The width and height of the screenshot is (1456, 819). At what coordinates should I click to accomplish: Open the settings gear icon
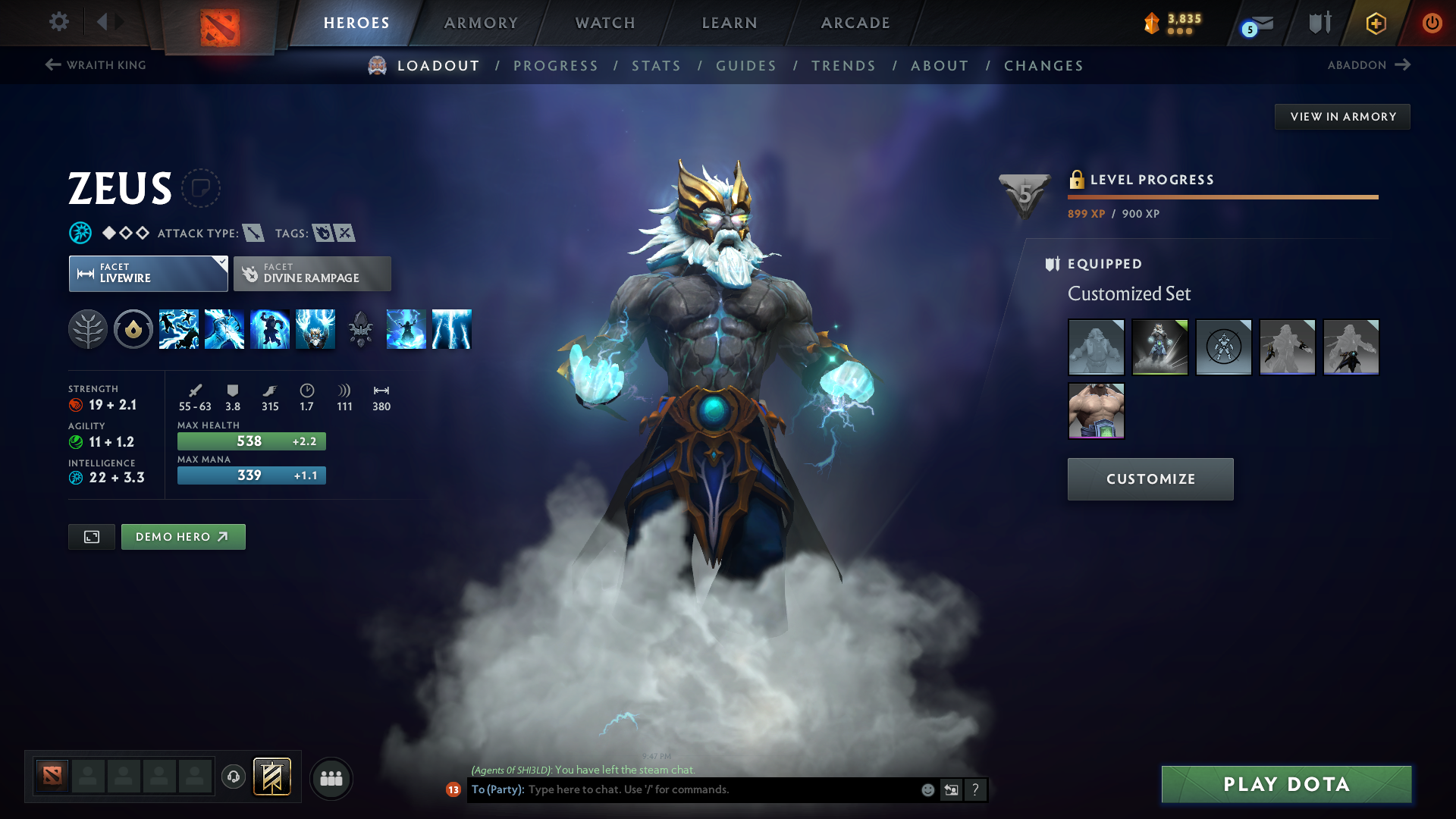[59, 22]
